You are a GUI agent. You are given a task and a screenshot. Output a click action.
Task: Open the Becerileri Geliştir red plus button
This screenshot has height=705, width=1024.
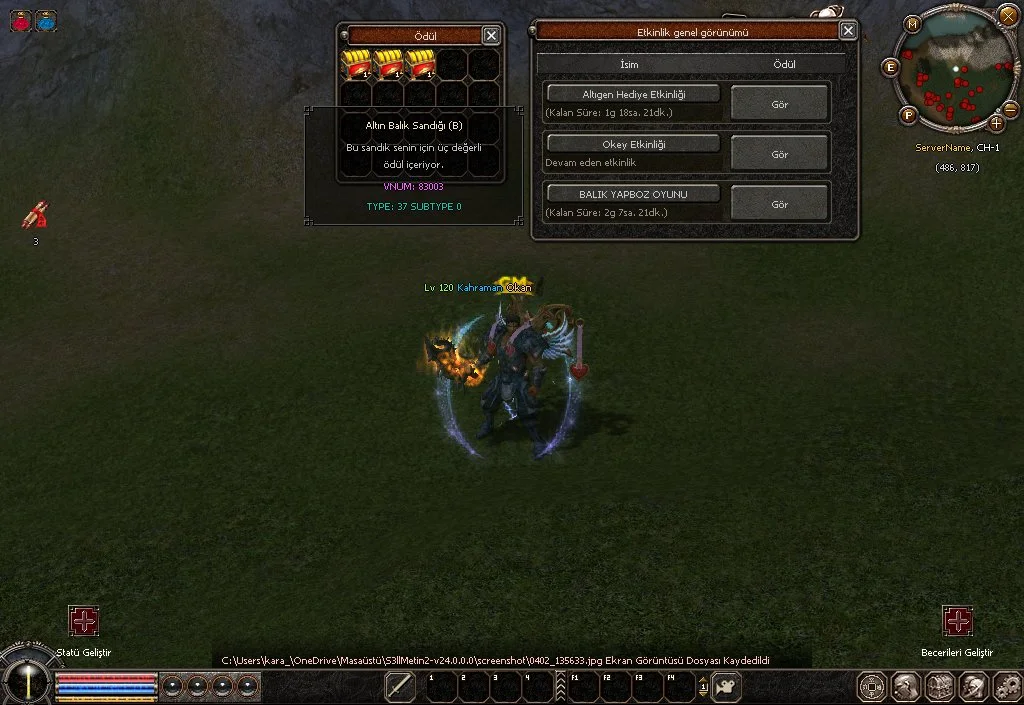(957, 621)
